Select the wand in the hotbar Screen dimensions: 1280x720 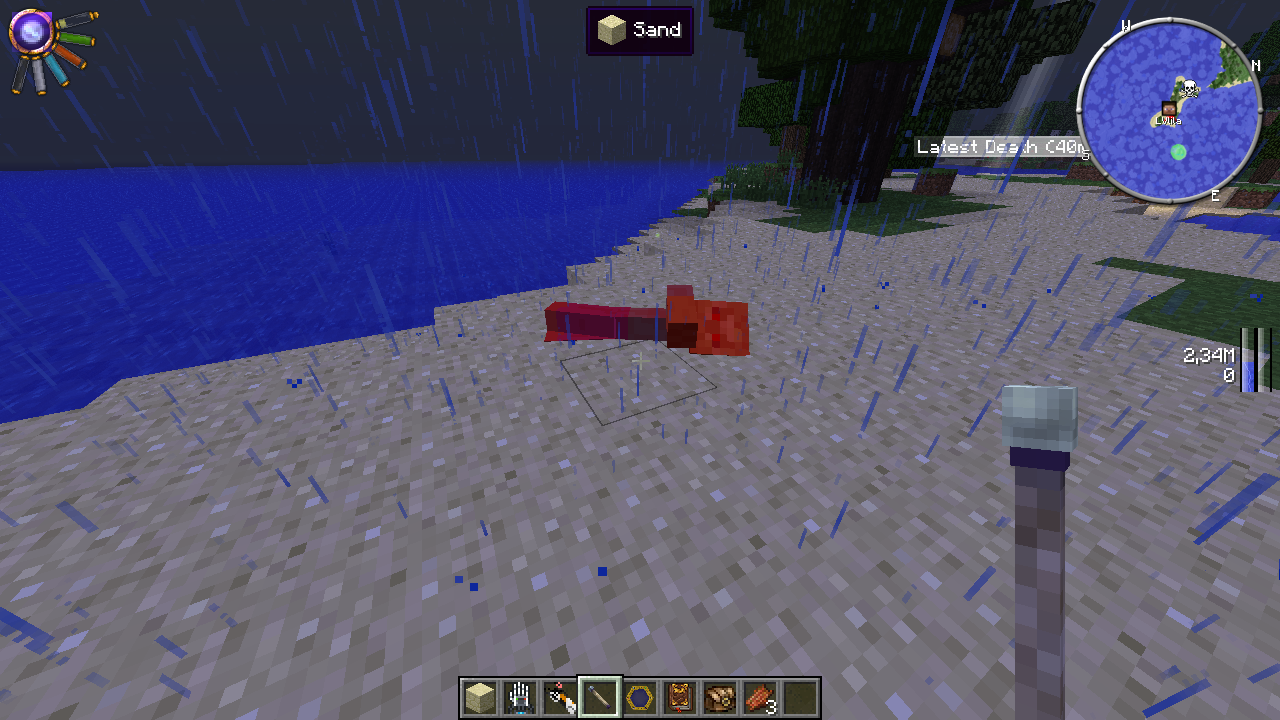600,697
